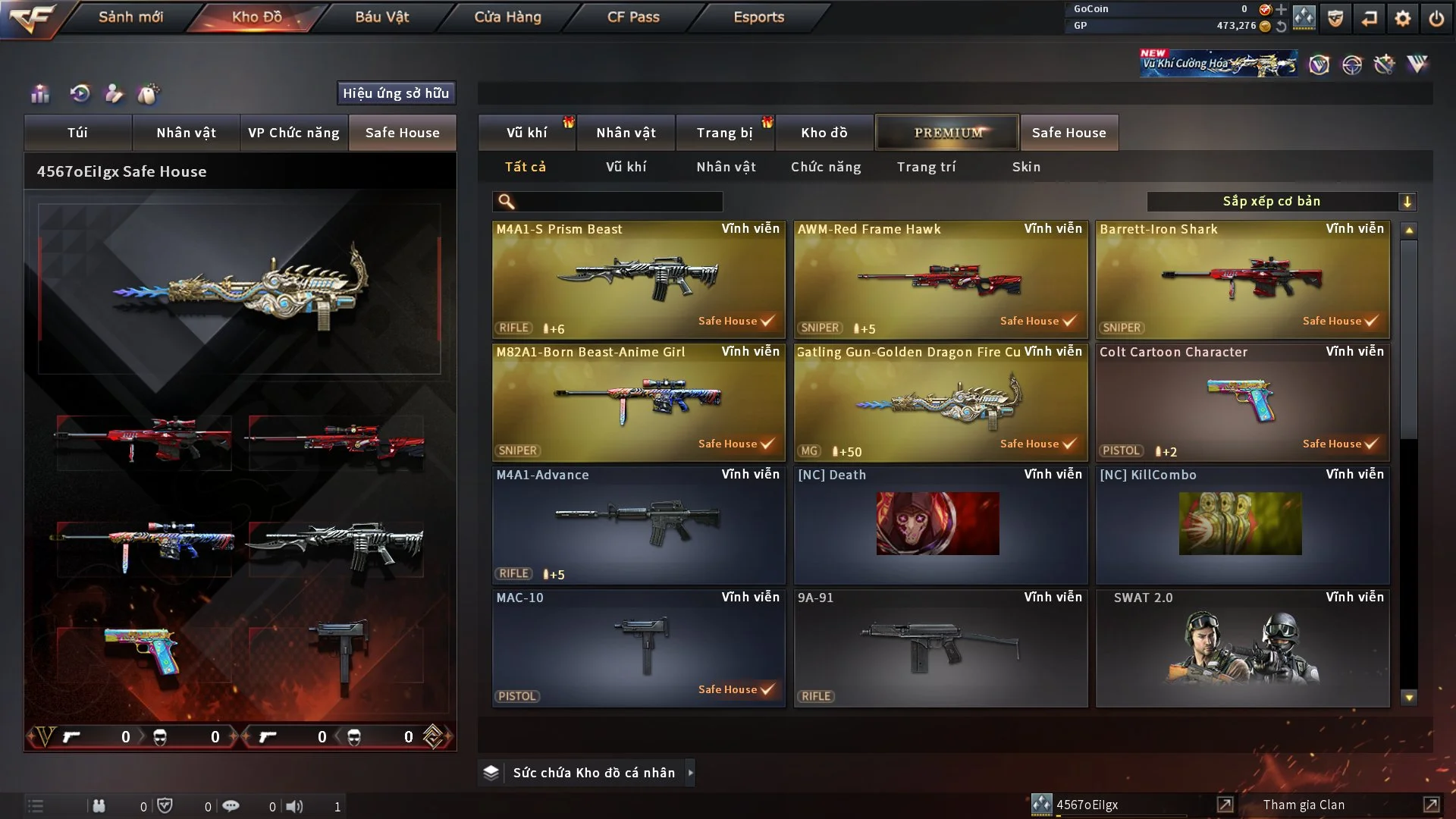Open the Sắp xếp cơ bản sort dropdown

1281,202
